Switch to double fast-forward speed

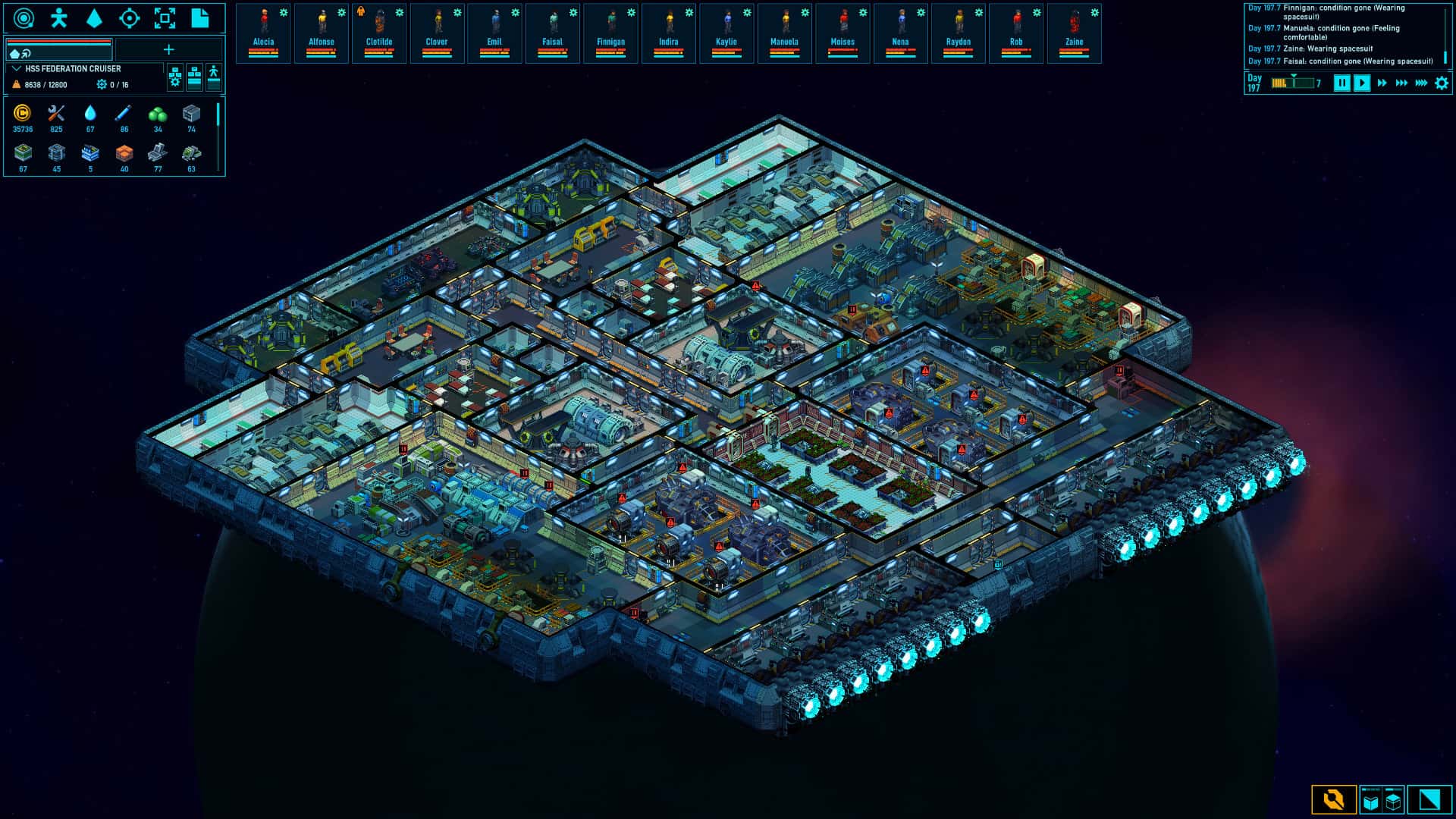[1382, 83]
